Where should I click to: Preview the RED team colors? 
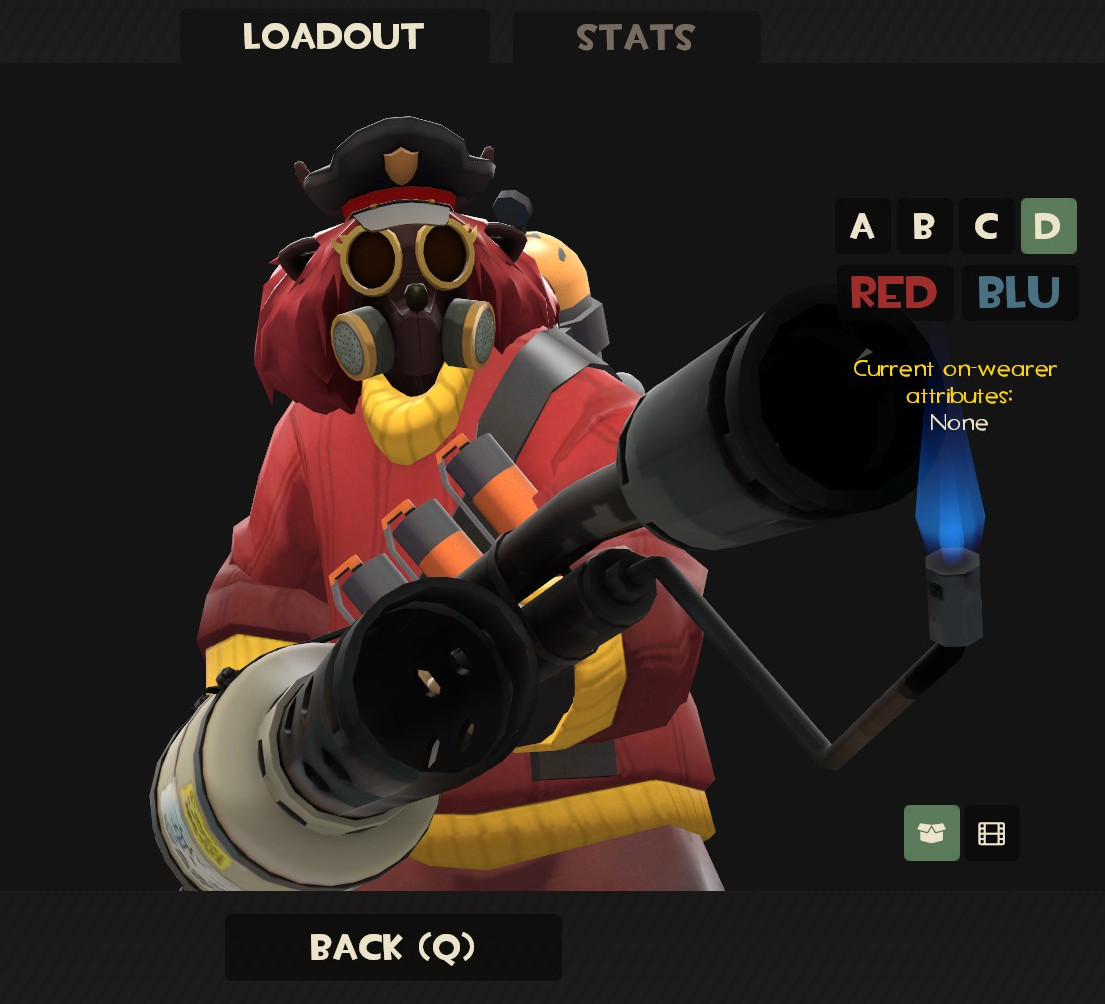[893, 293]
